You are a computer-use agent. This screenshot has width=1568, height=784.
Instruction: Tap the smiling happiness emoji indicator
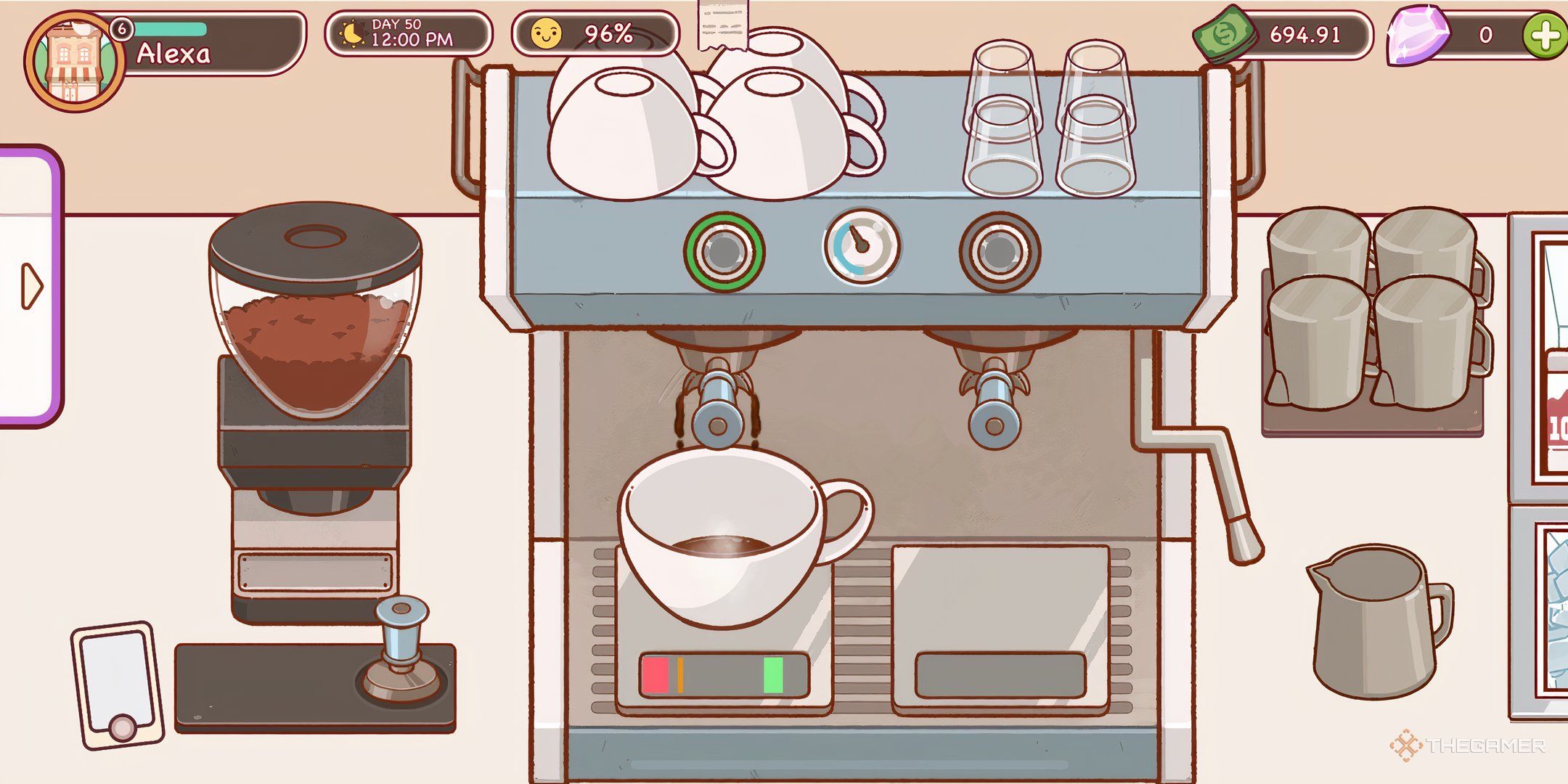coord(548,33)
